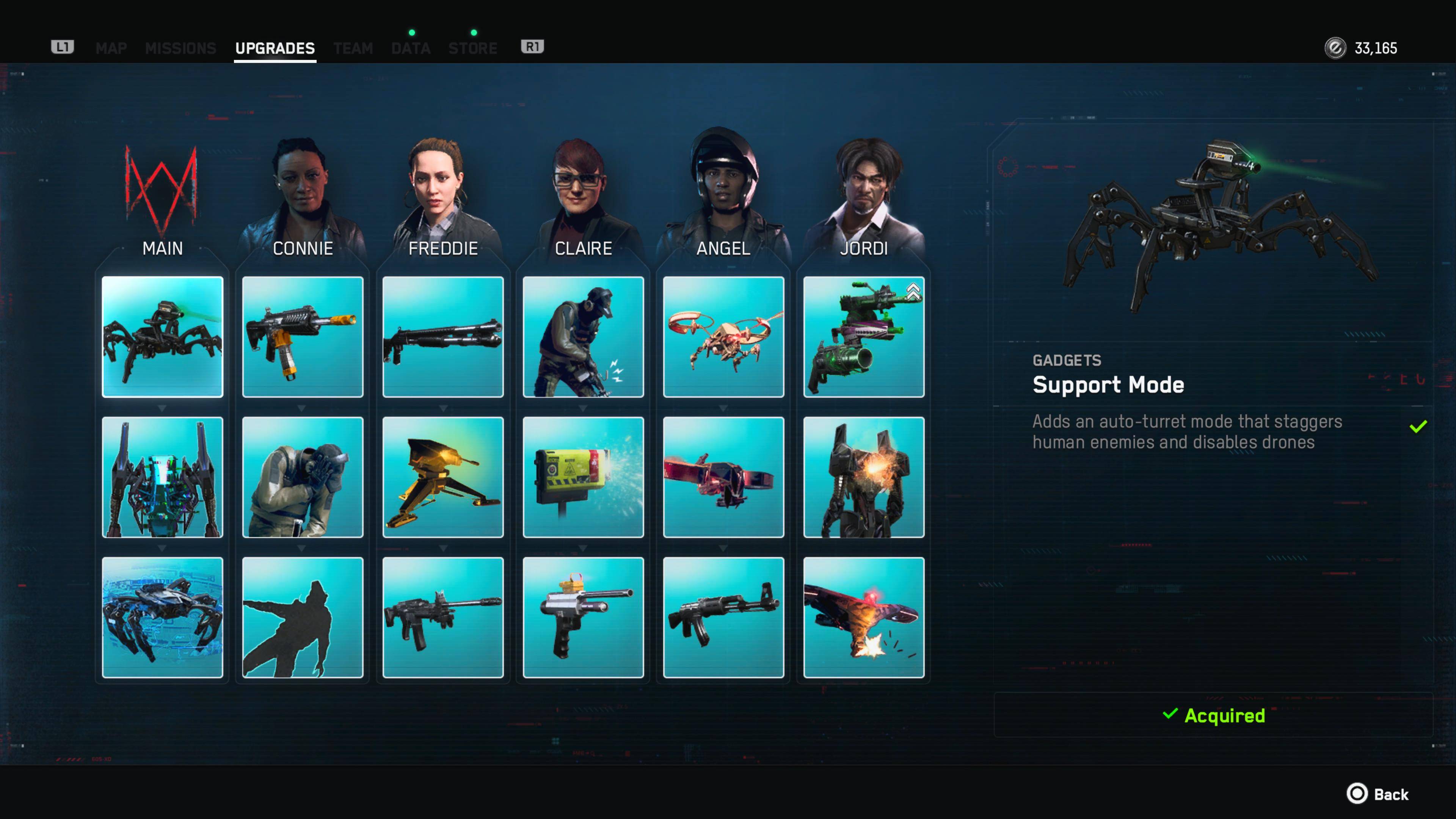Choose Angel's tan quadcopter drone upgrade
This screenshot has height=819, width=1456.
(x=723, y=337)
